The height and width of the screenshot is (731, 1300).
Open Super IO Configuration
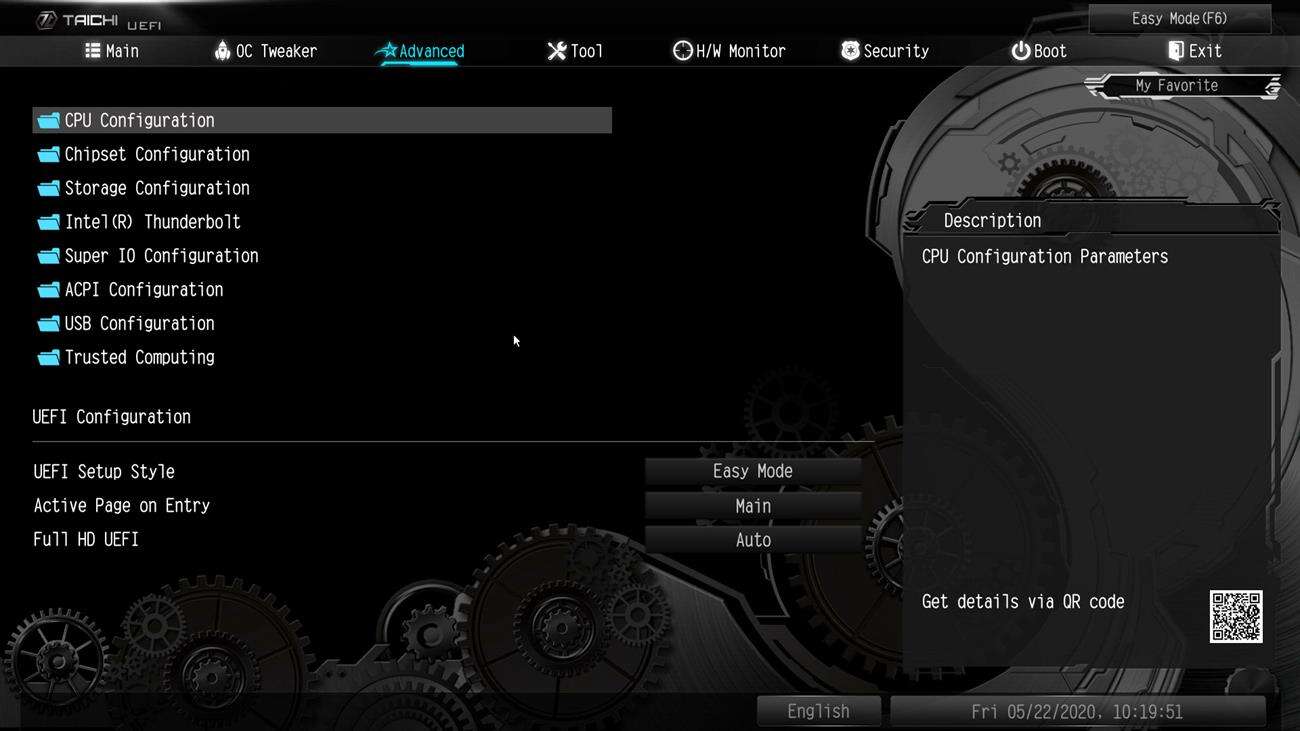coord(161,256)
